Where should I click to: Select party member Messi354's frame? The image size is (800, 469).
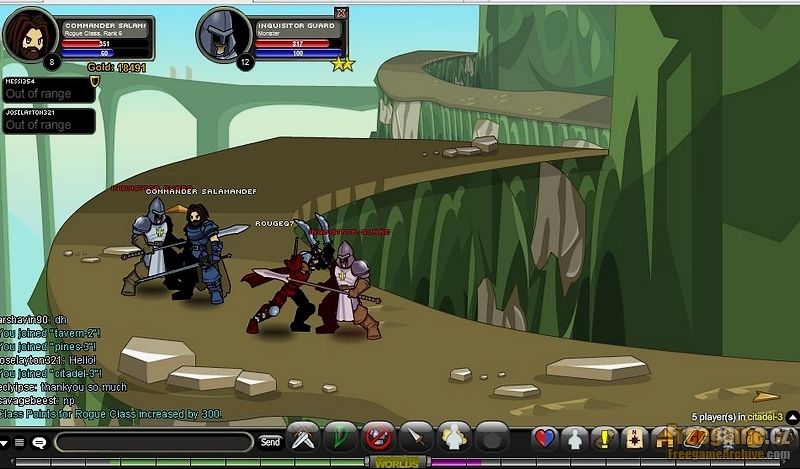(x=47, y=90)
